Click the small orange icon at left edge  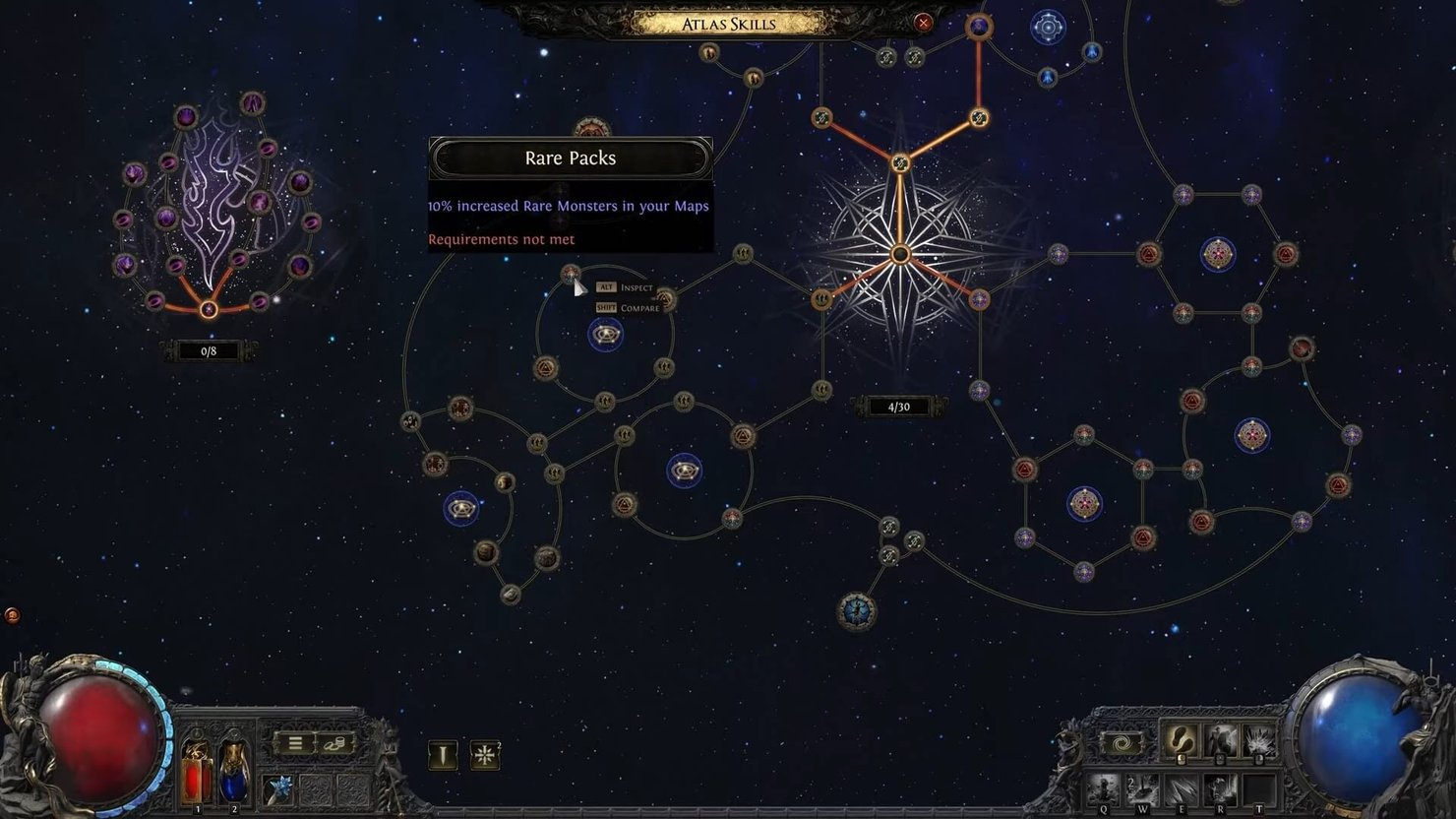pos(12,615)
